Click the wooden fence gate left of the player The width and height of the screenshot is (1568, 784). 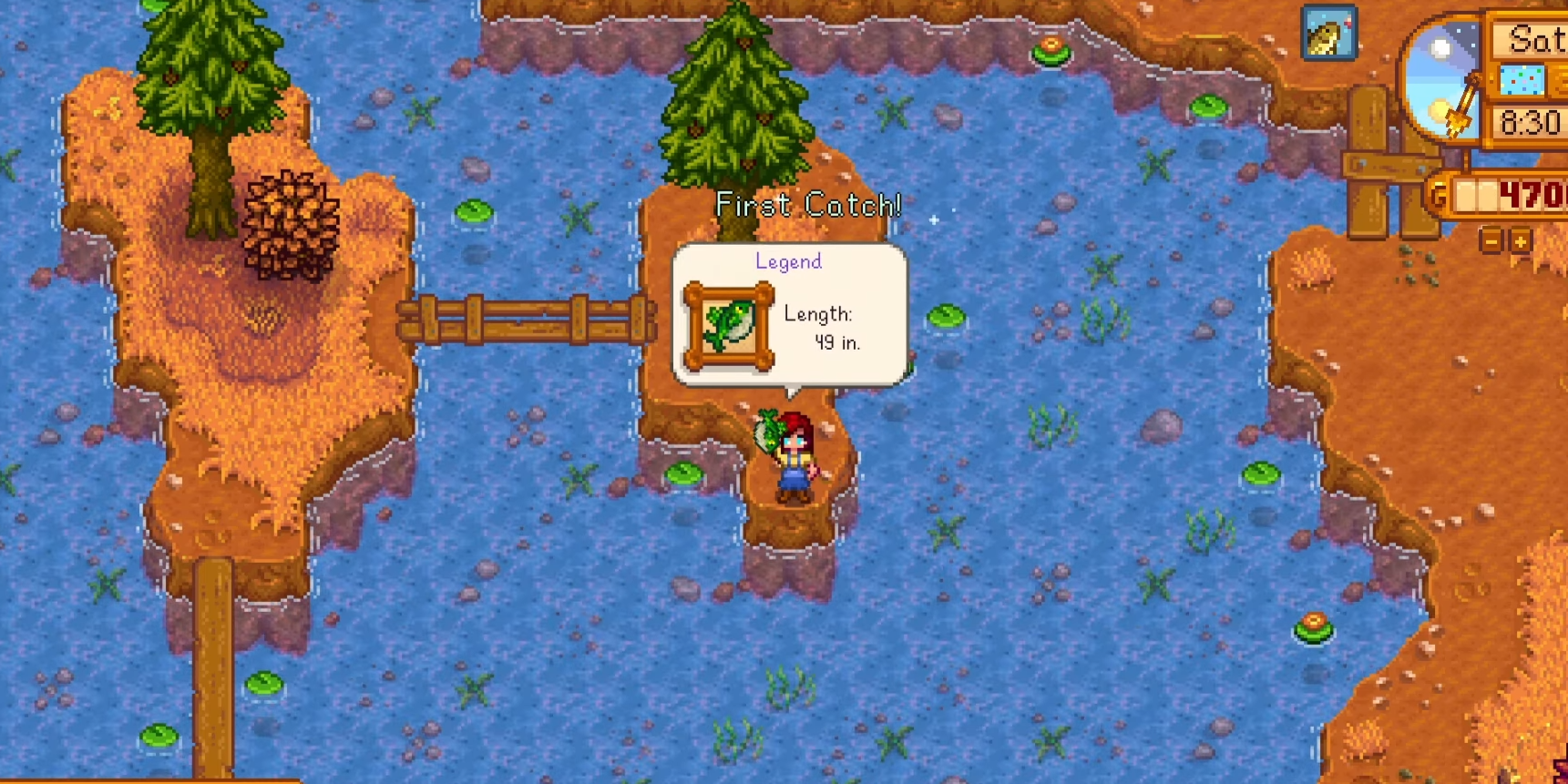(525, 321)
